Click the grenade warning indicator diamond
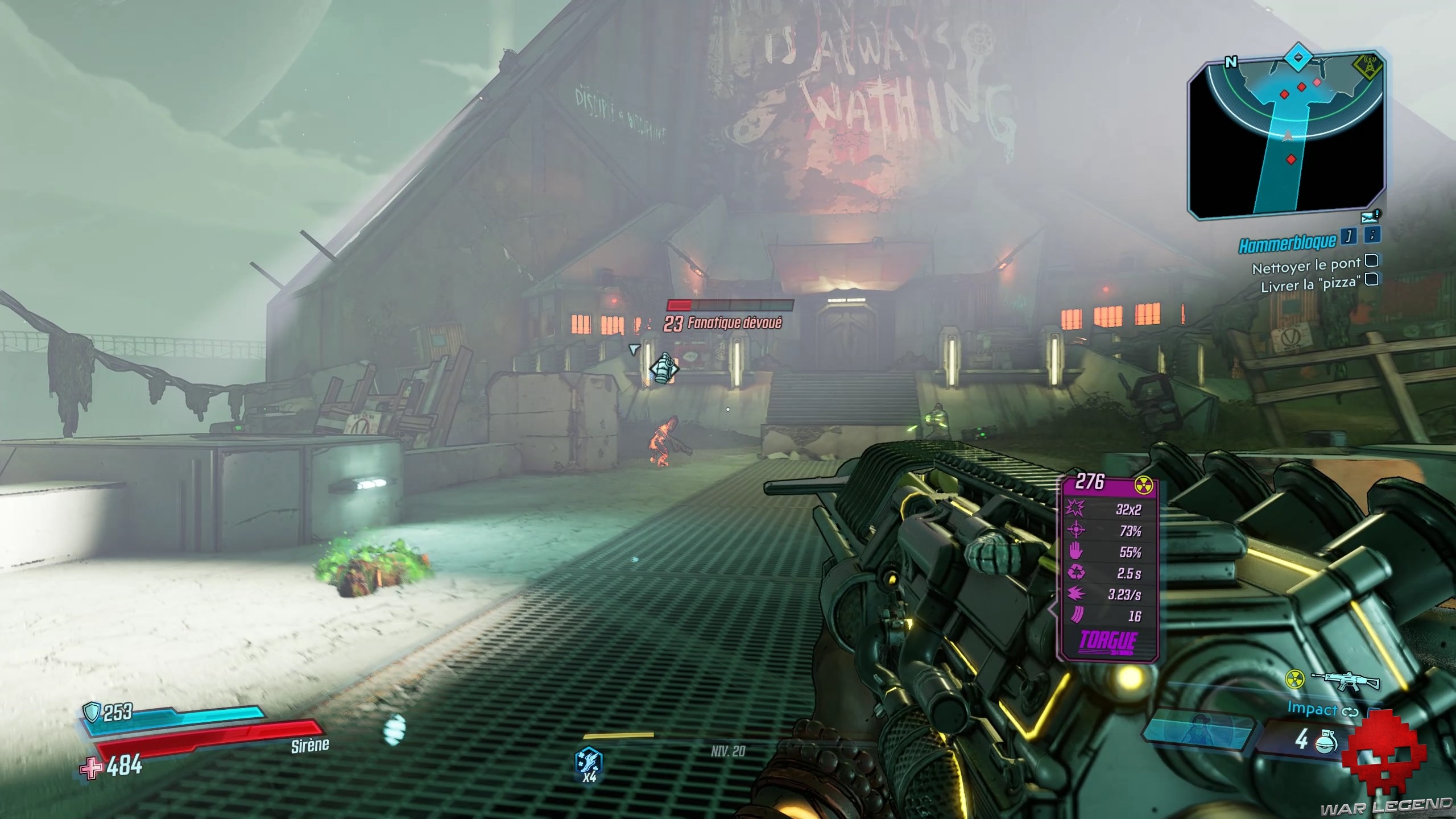 tap(664, 368)
